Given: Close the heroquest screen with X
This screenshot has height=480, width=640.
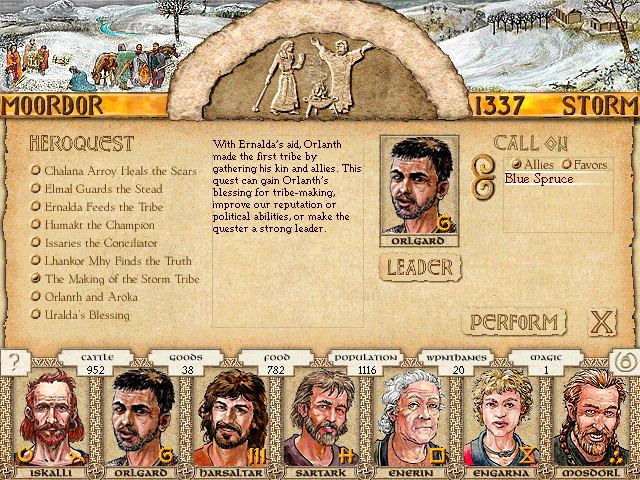Looking at the screenshot, I should [x=601, y=322].
